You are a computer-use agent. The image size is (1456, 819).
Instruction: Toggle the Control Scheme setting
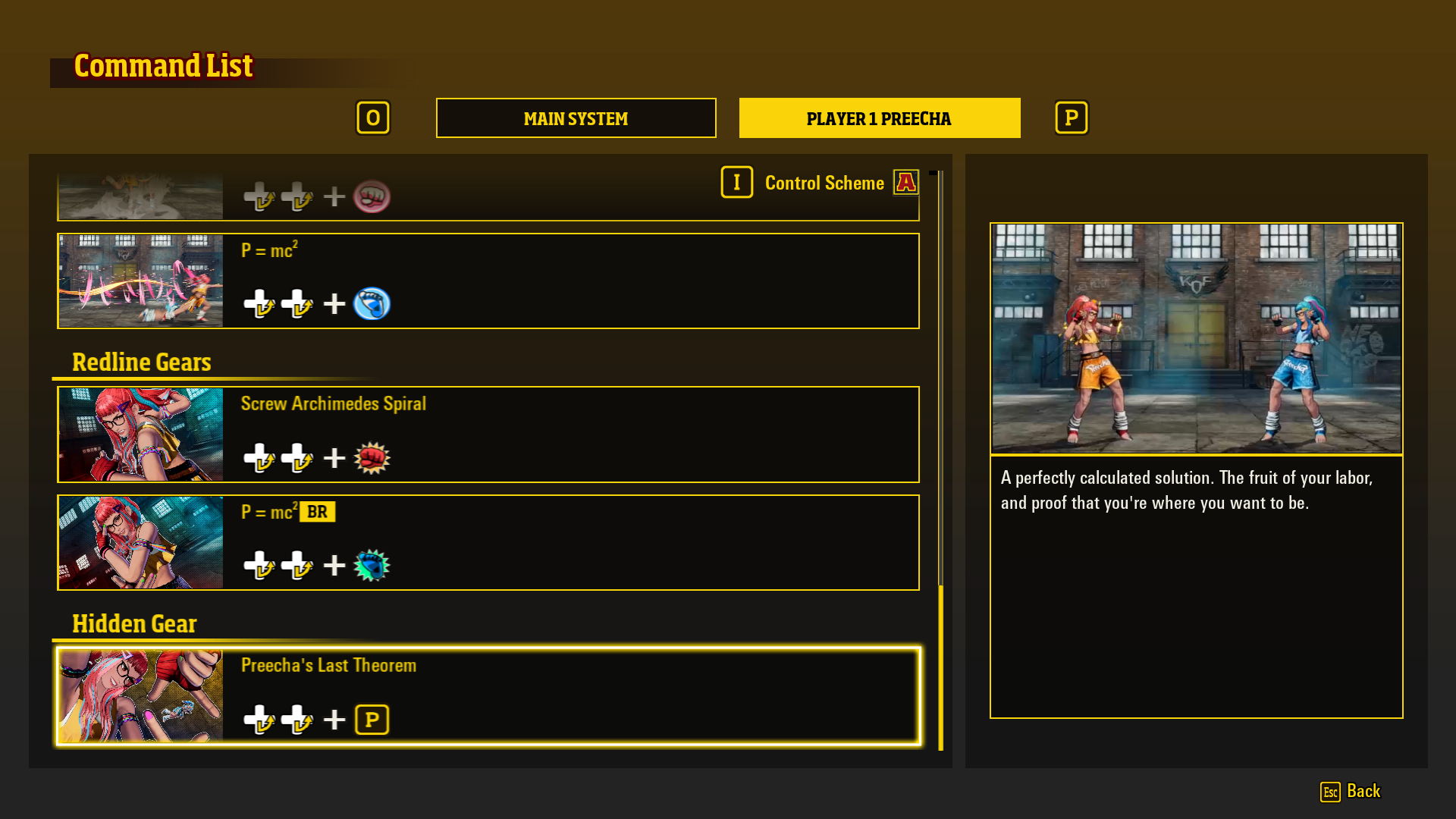tap(824, 183)
